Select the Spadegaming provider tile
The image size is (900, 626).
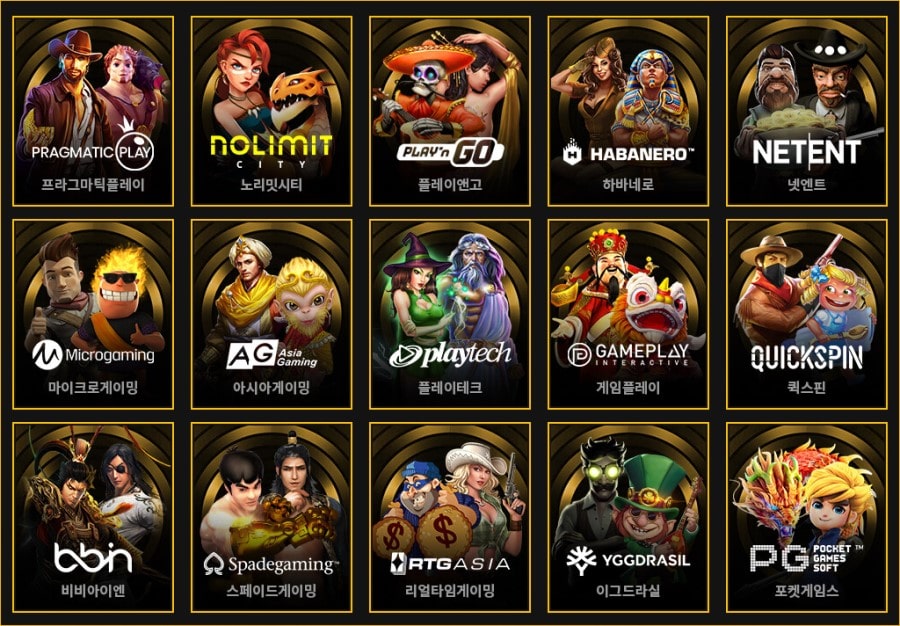[271, 515]
